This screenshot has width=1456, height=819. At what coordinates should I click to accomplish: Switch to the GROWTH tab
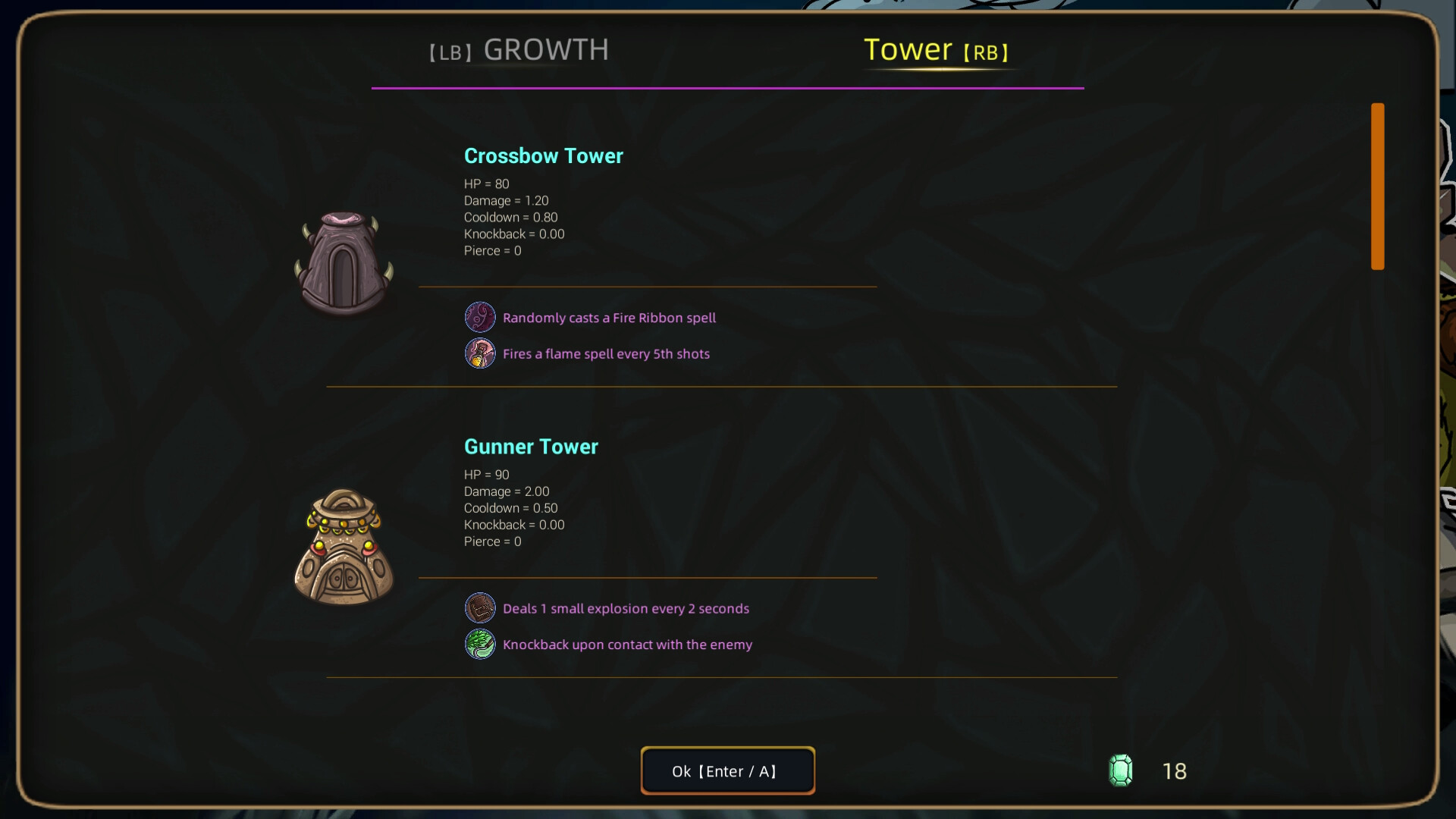click(519, 49)
